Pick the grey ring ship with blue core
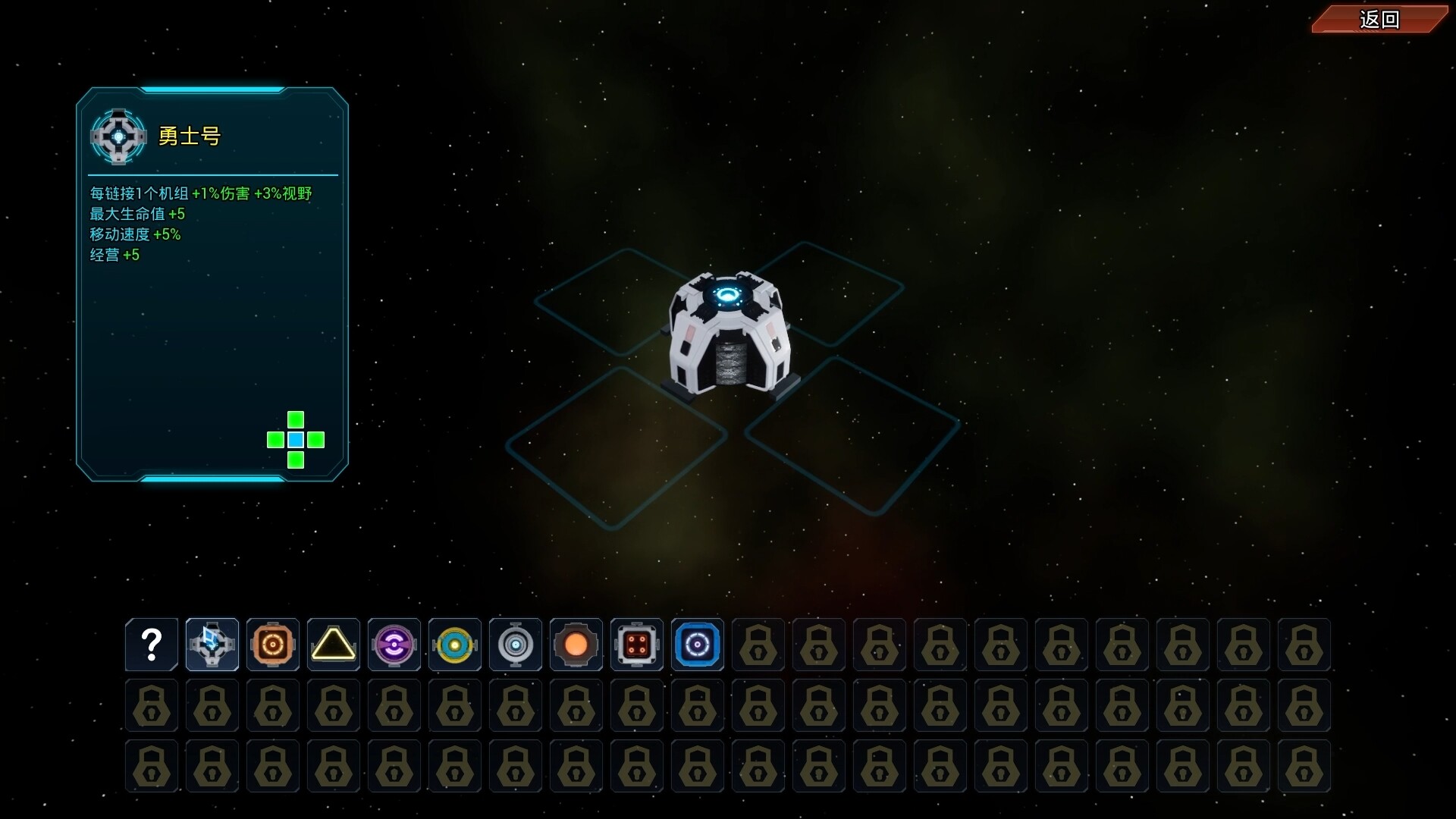Screen dimensions: 1456x819 516,645
